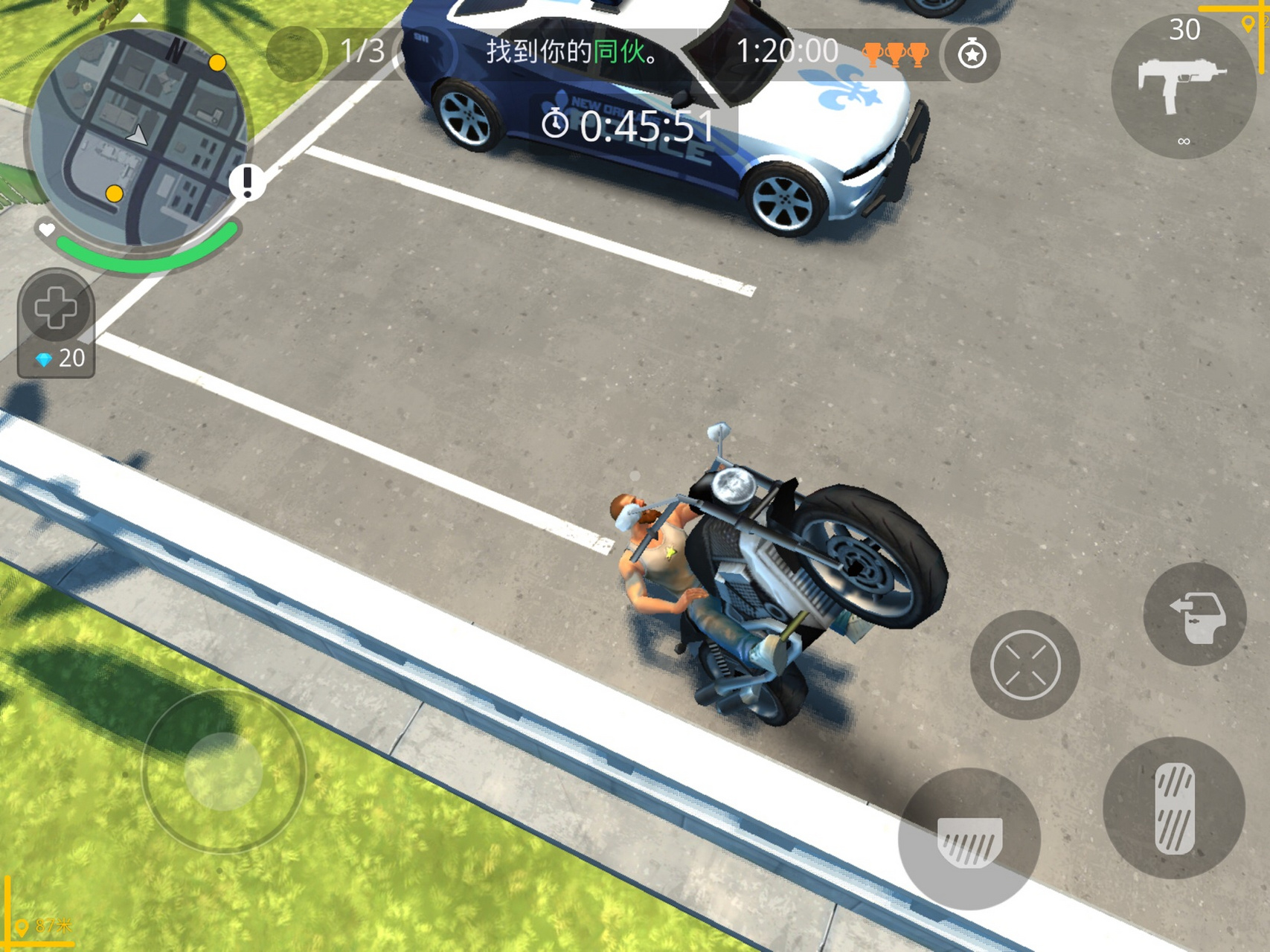Tap the crosshair aim button
This screenshot has width=1270, height=952.
(x=1025, y=665)
